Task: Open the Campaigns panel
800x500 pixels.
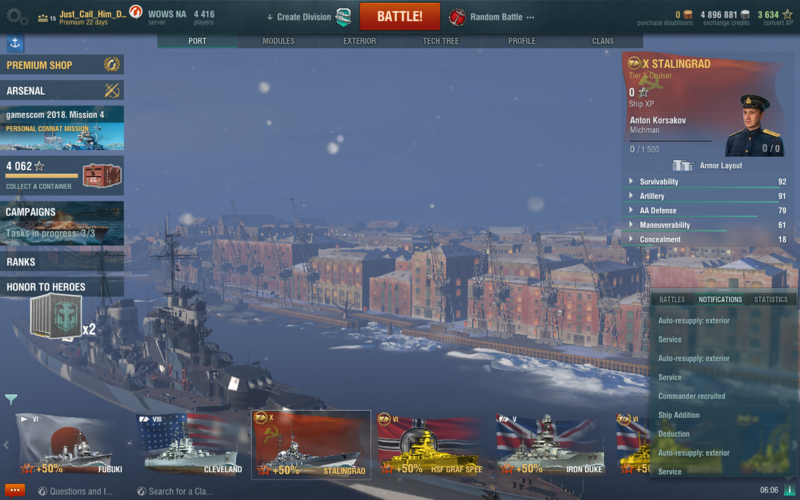Action: [62, 222]
